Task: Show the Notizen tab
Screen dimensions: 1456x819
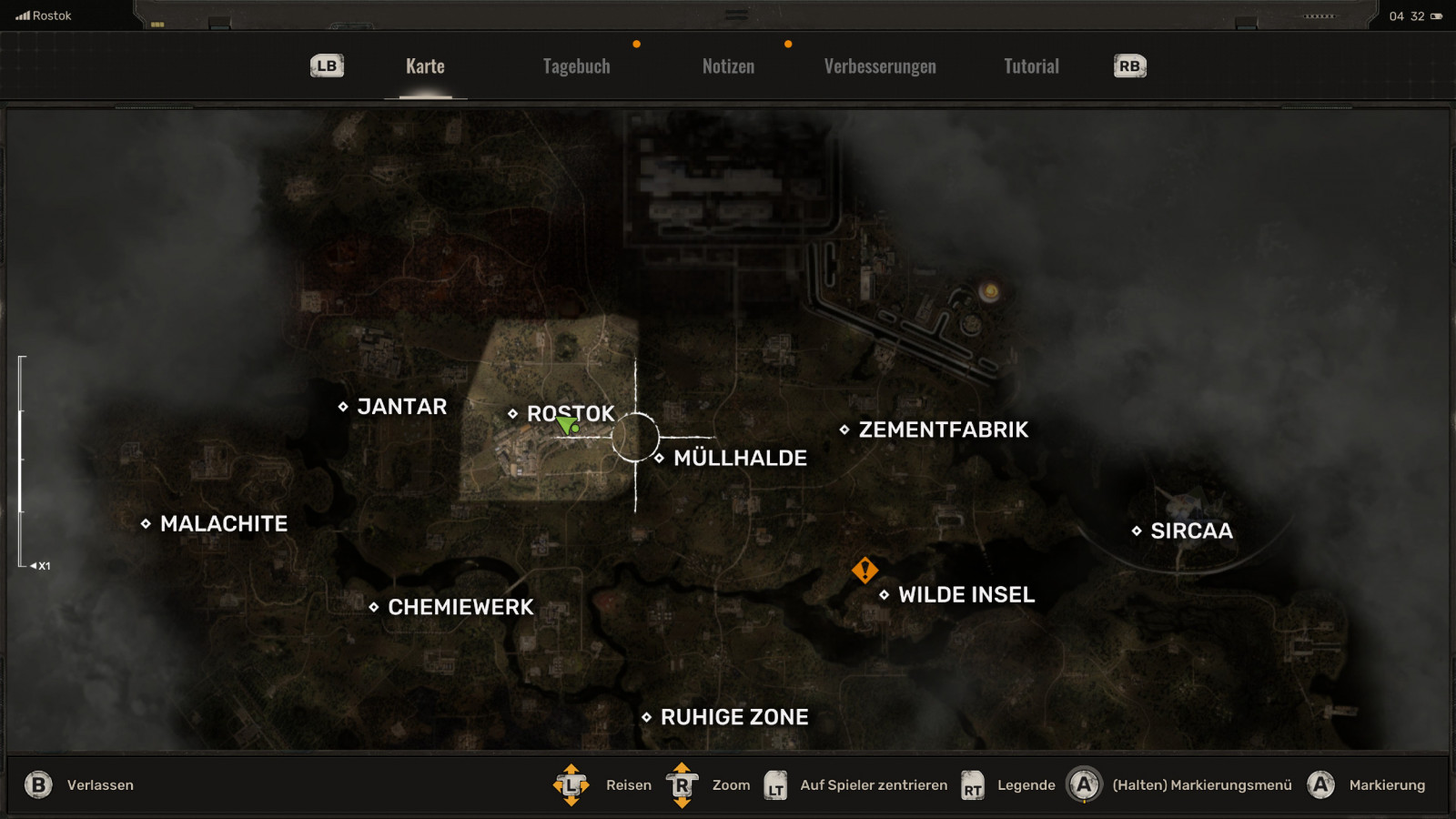Action: (728, 66)
